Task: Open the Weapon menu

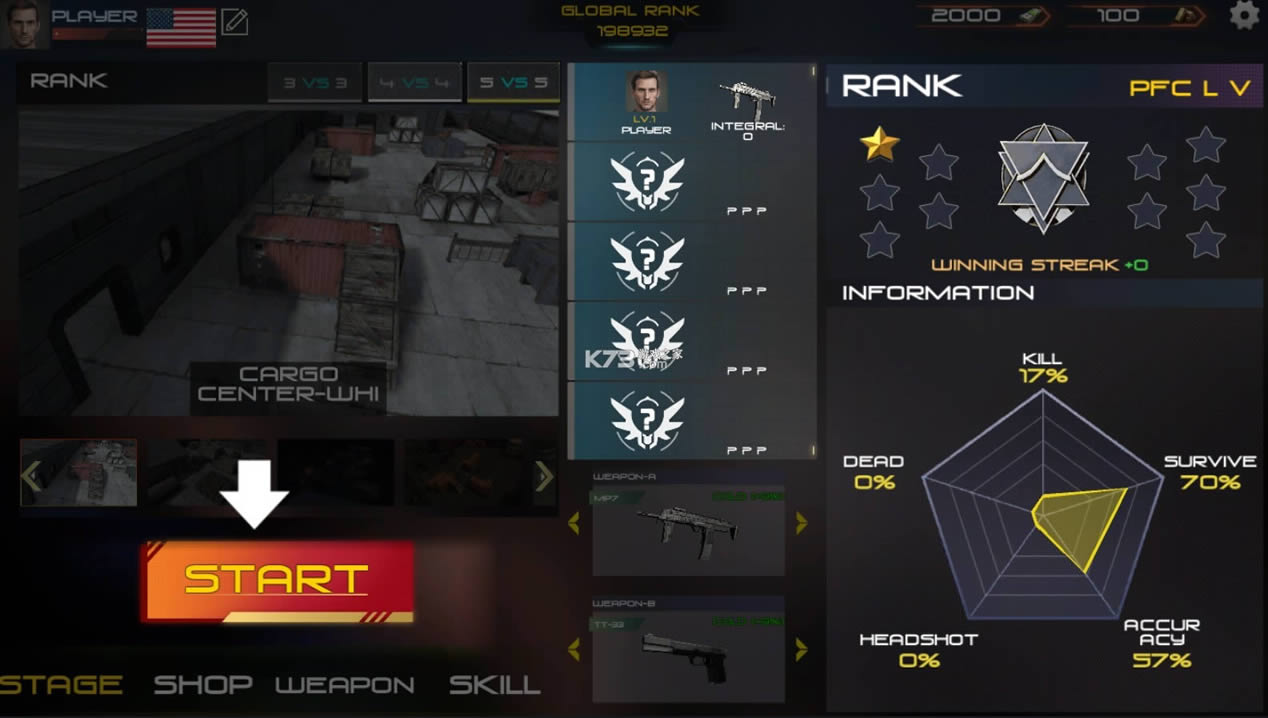Action: (345, 685)
